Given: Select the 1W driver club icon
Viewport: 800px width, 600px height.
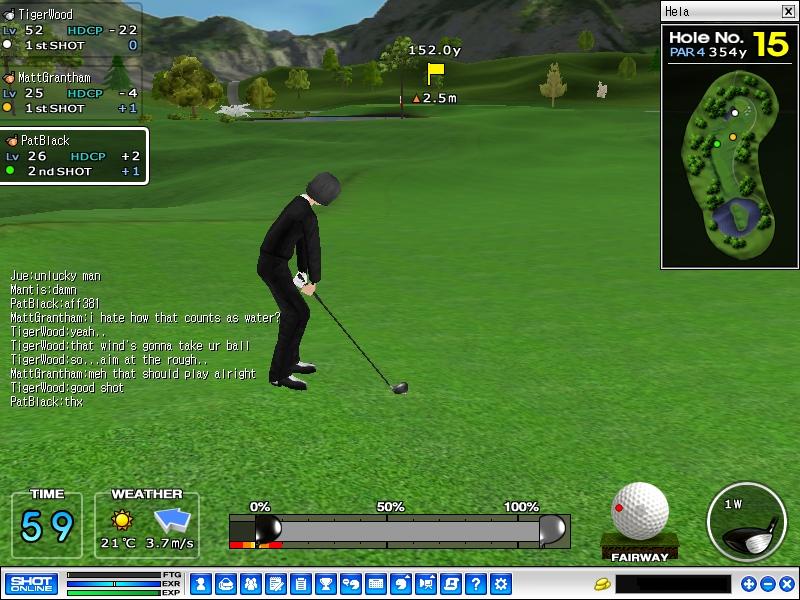Looking at the screenshot, I should [745, 522].
